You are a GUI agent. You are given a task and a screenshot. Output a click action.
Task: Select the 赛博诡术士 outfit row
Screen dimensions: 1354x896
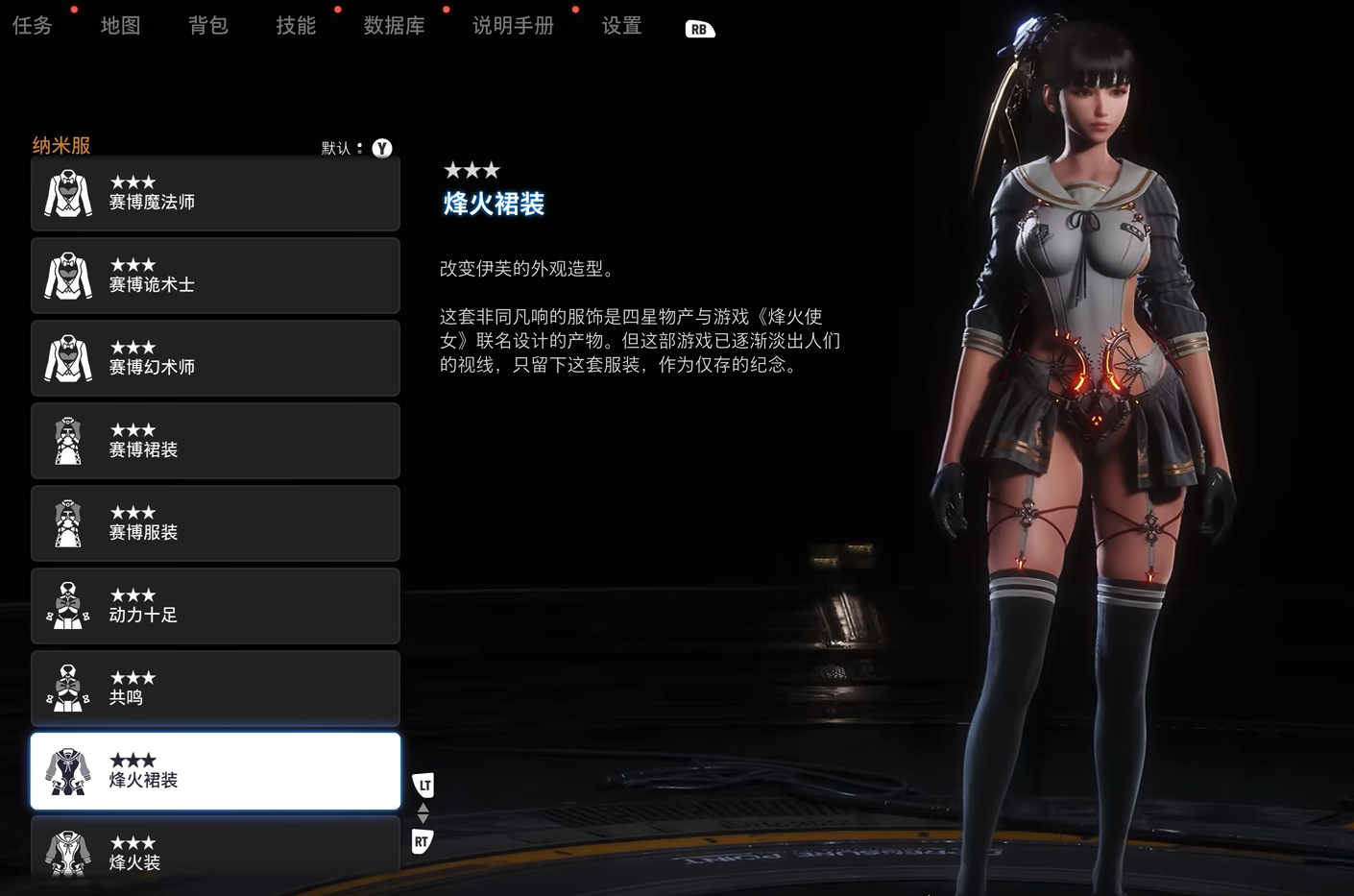(x=215, y=277)
